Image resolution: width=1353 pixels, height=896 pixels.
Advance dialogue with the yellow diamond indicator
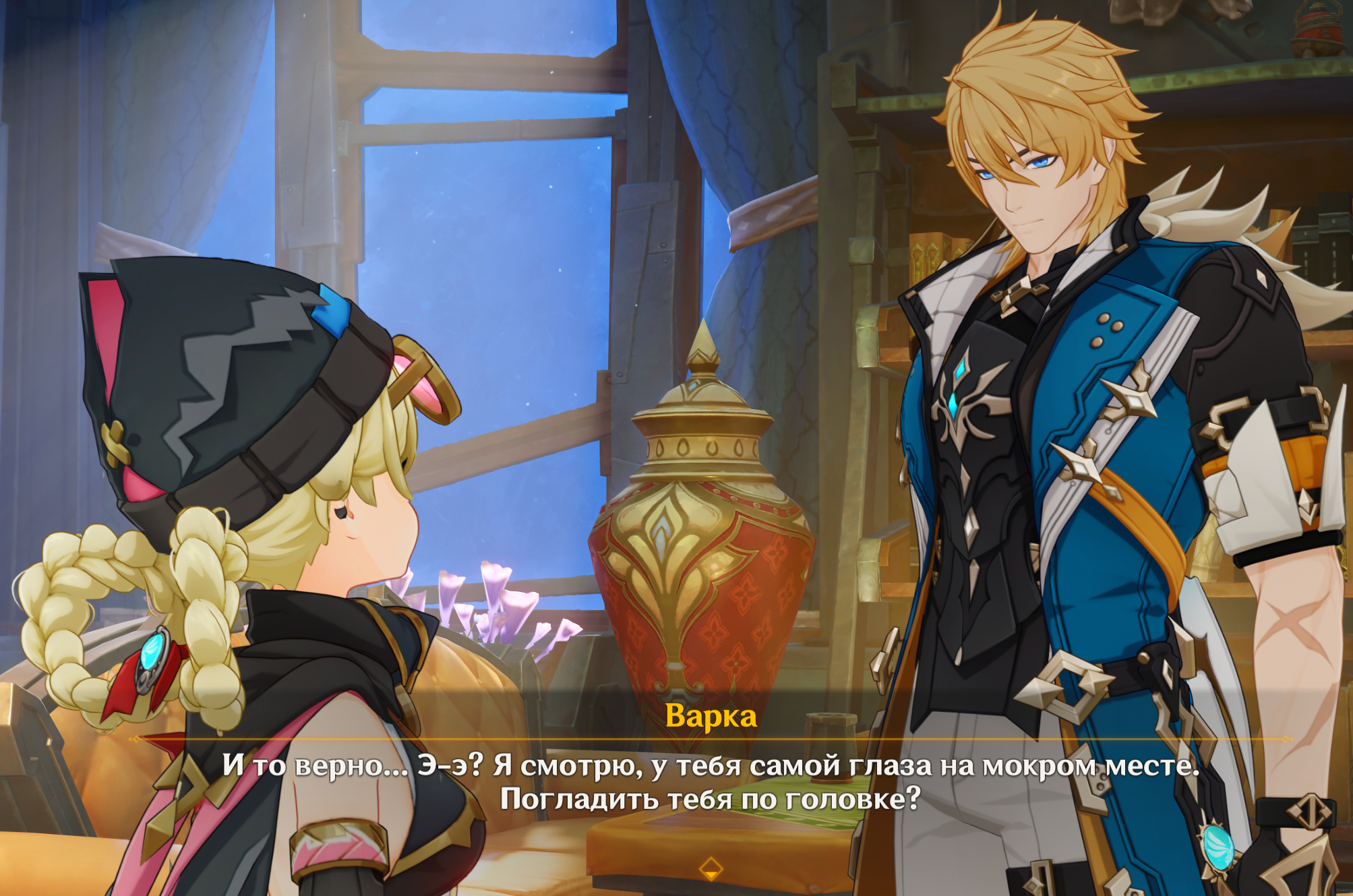coord(711,868)
